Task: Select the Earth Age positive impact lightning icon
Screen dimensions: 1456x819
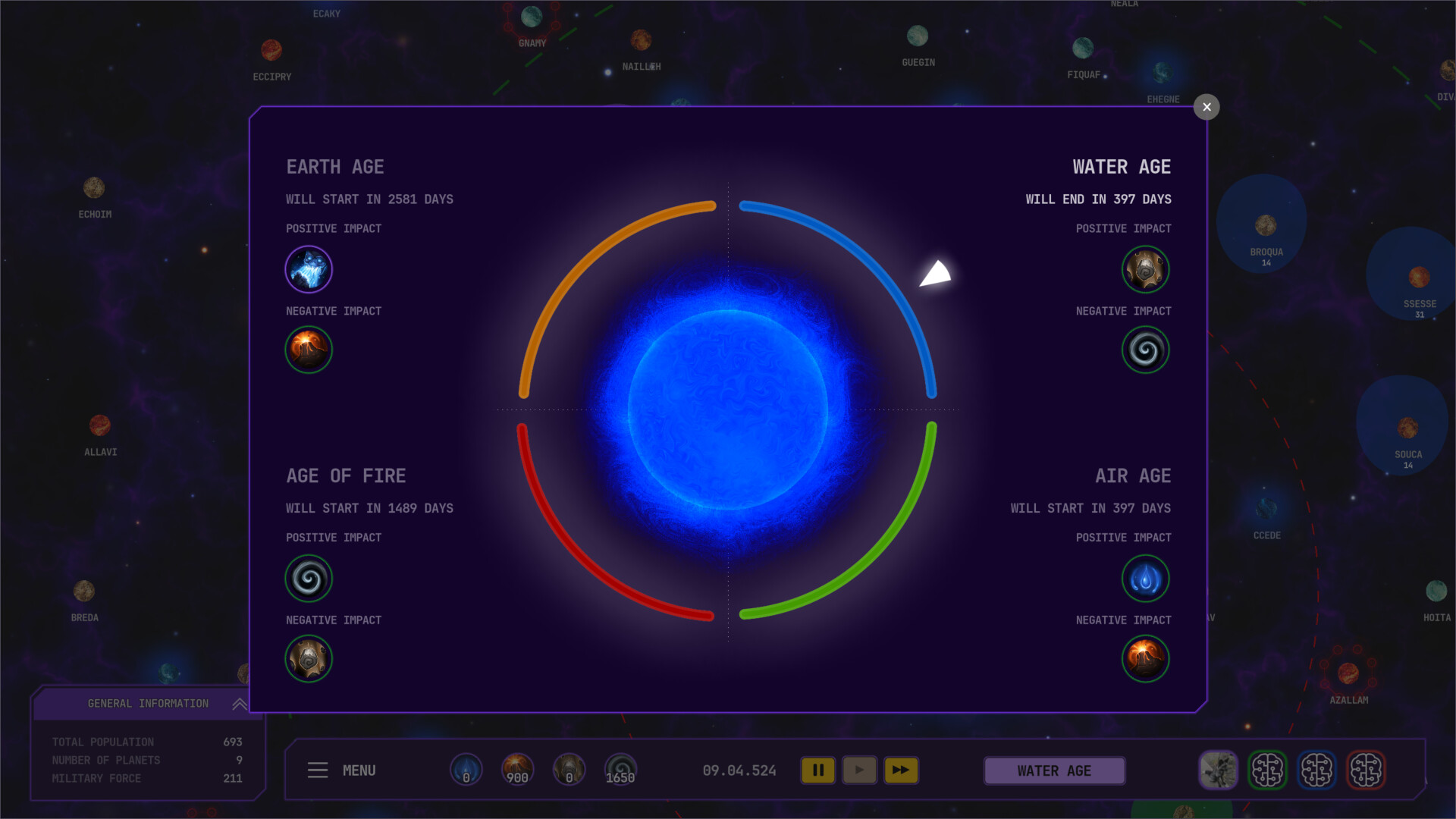Action: tap(309, 268)
